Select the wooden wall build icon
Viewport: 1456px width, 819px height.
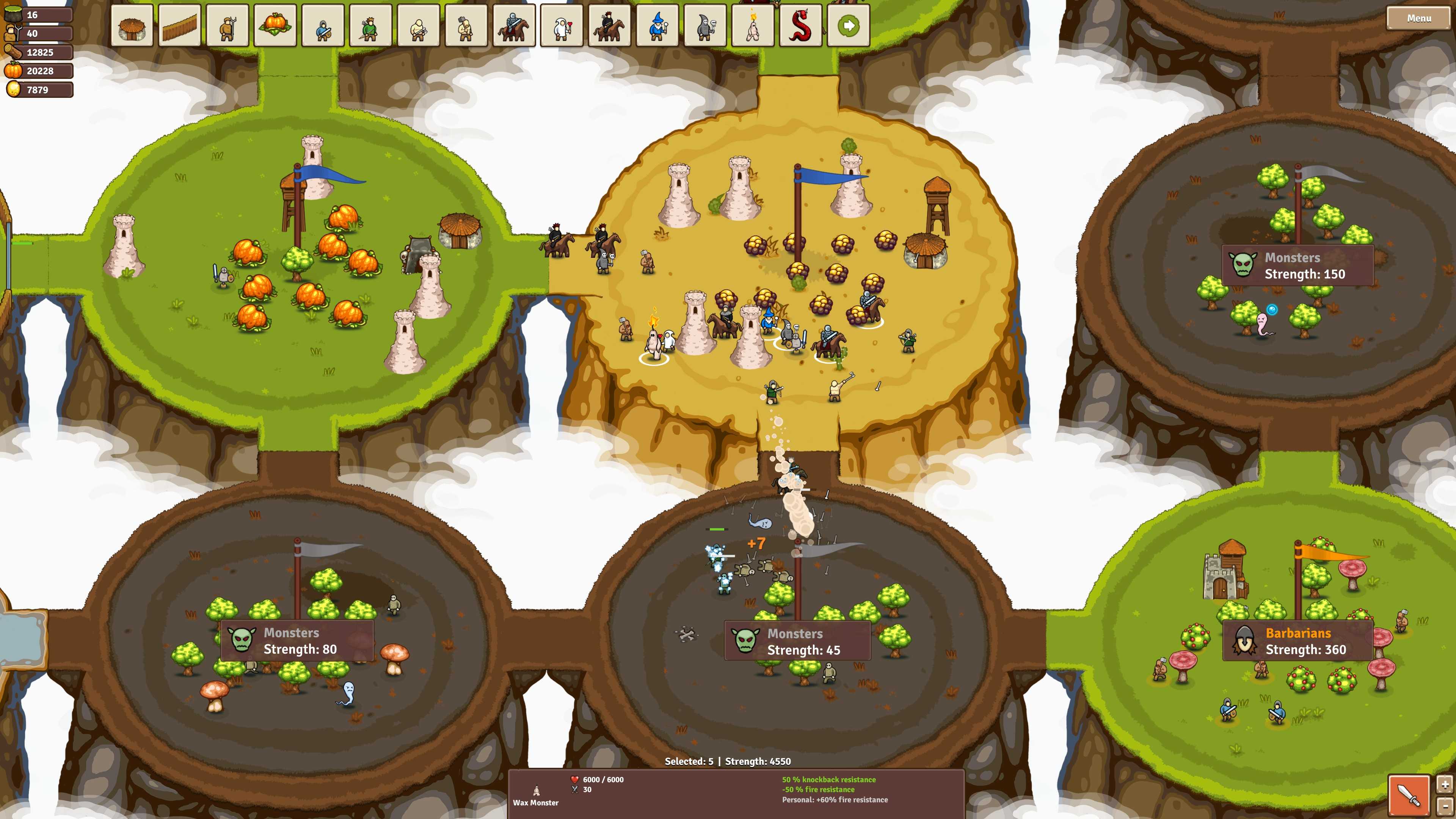point(180,25)
